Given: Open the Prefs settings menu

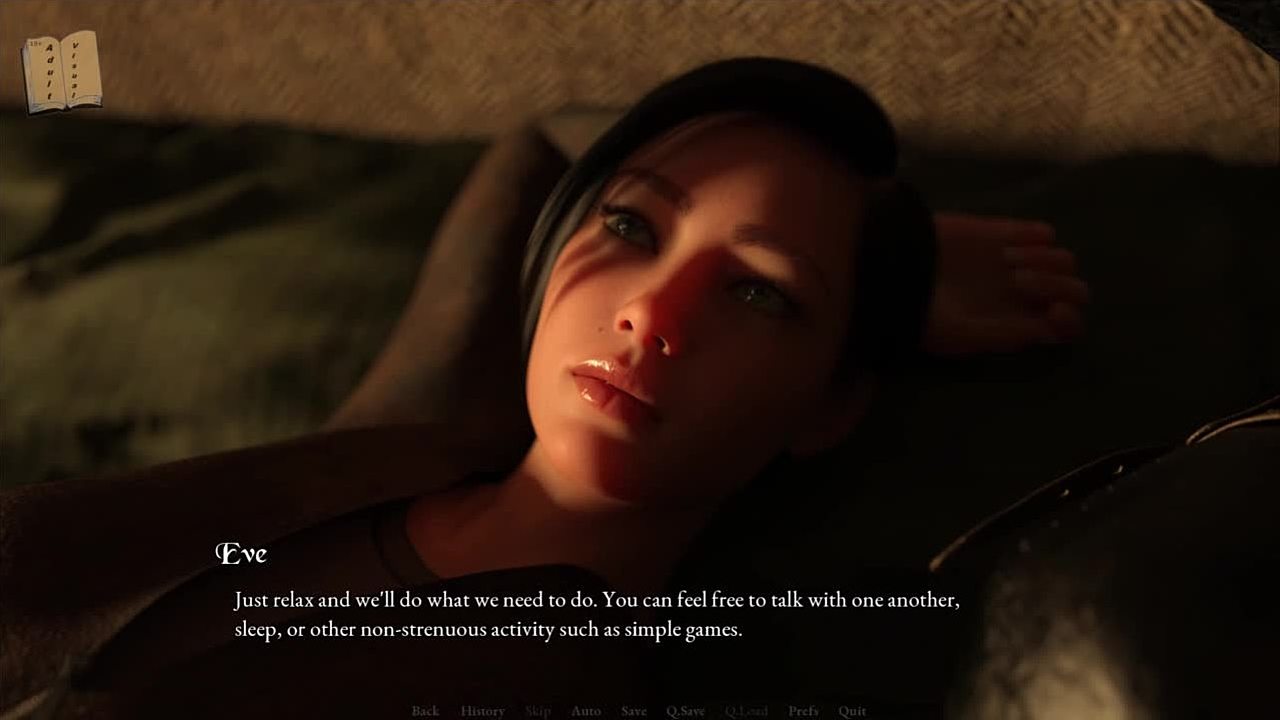Looking at the screenshot, I should (x=803, y=711).
